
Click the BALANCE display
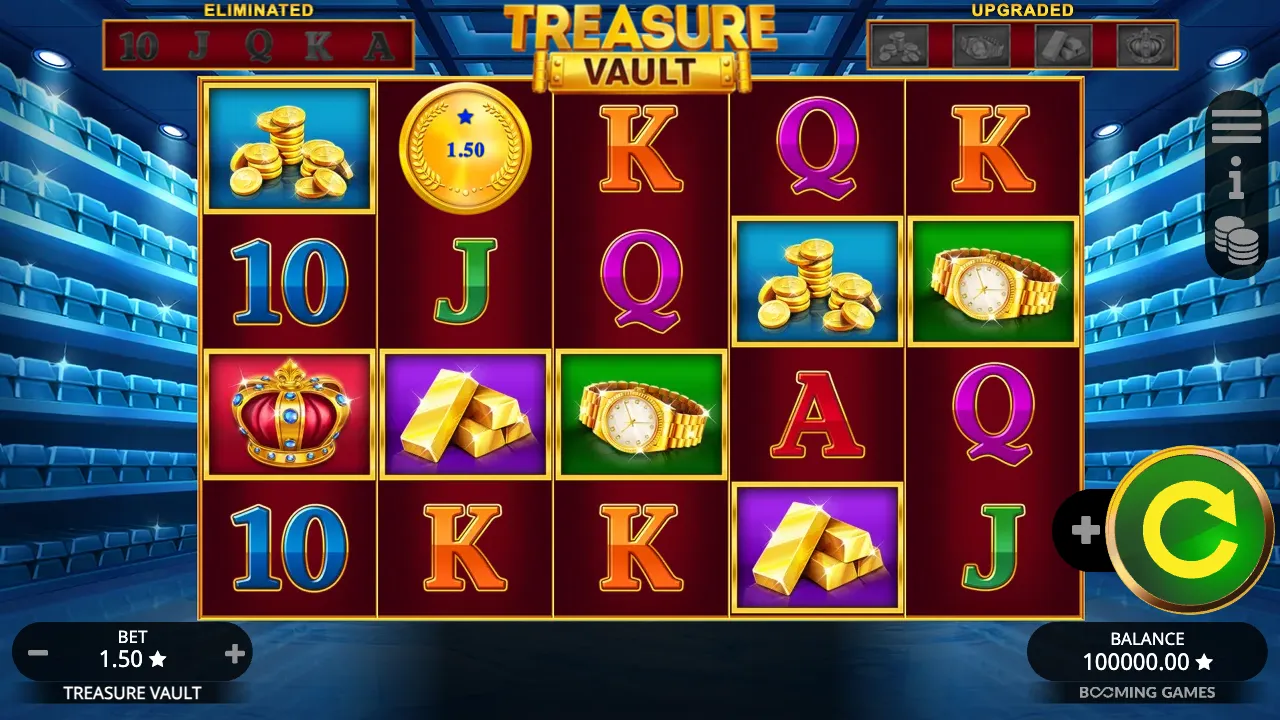[1145, 650]
